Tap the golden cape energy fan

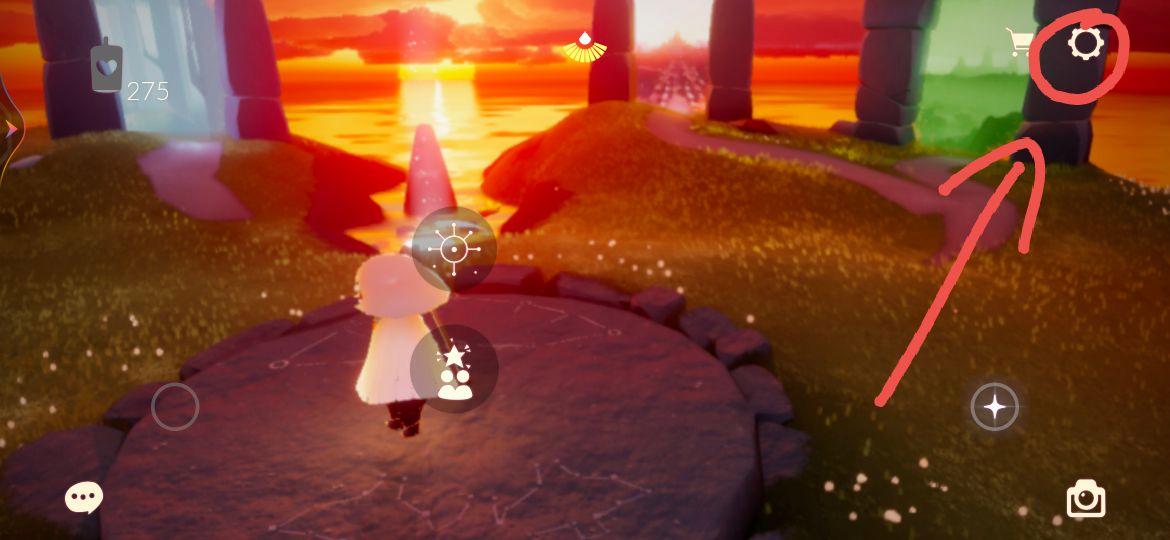coord(584,46)
